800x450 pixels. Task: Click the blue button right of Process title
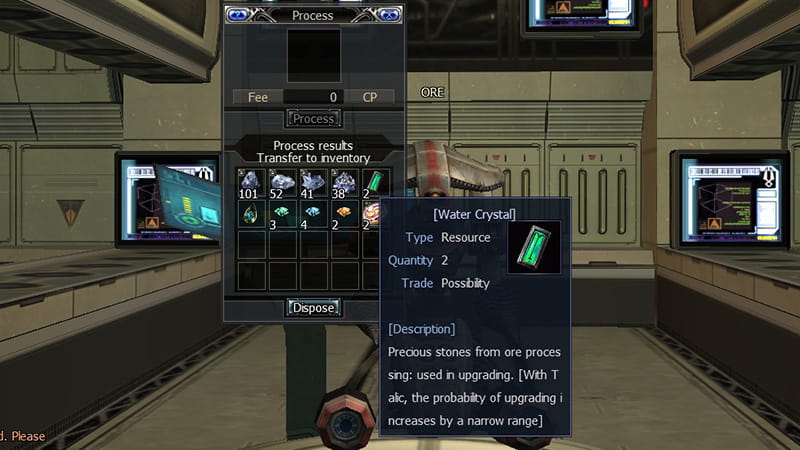[x=388, y=14]
